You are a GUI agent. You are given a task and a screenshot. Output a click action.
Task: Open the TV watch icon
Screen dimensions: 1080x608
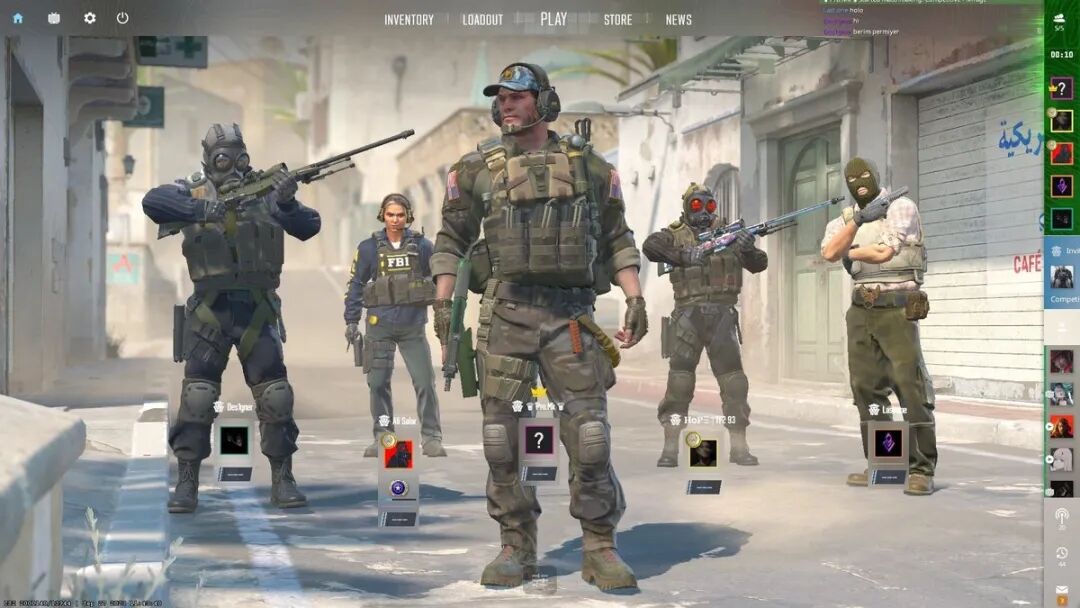(54, 18)
